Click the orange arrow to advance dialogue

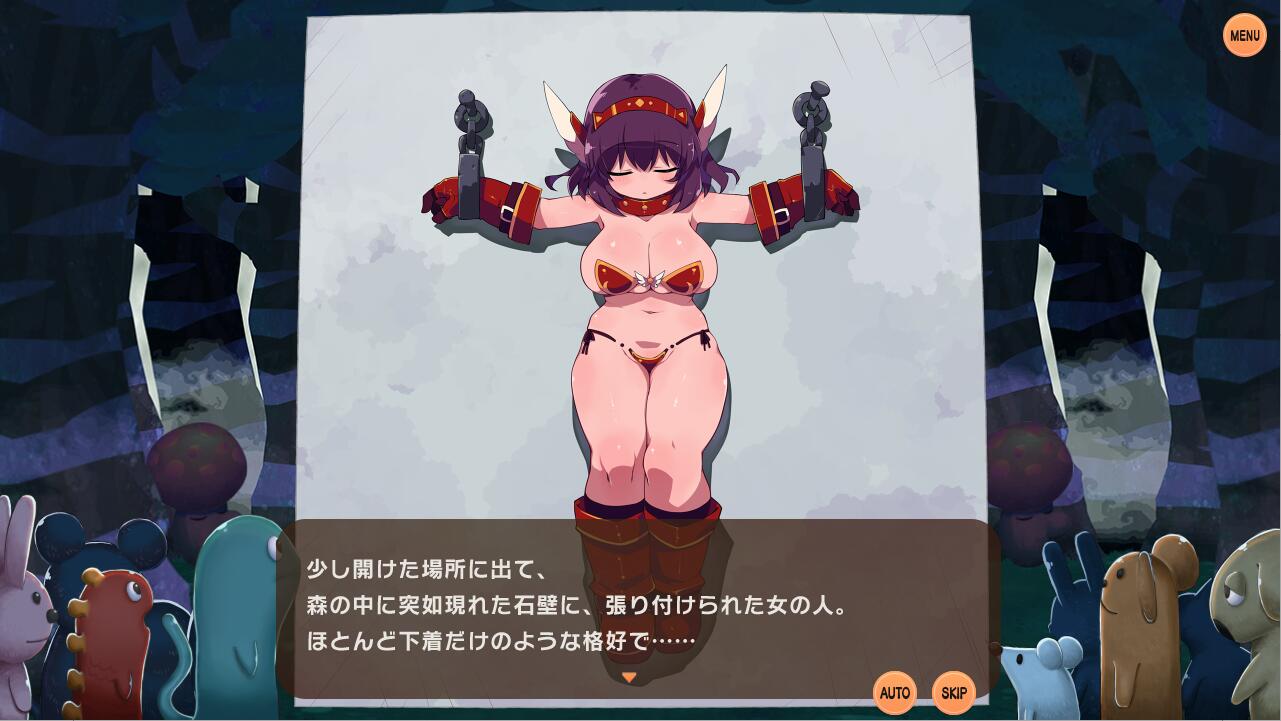pyautogui.click(x=630, y=677)
